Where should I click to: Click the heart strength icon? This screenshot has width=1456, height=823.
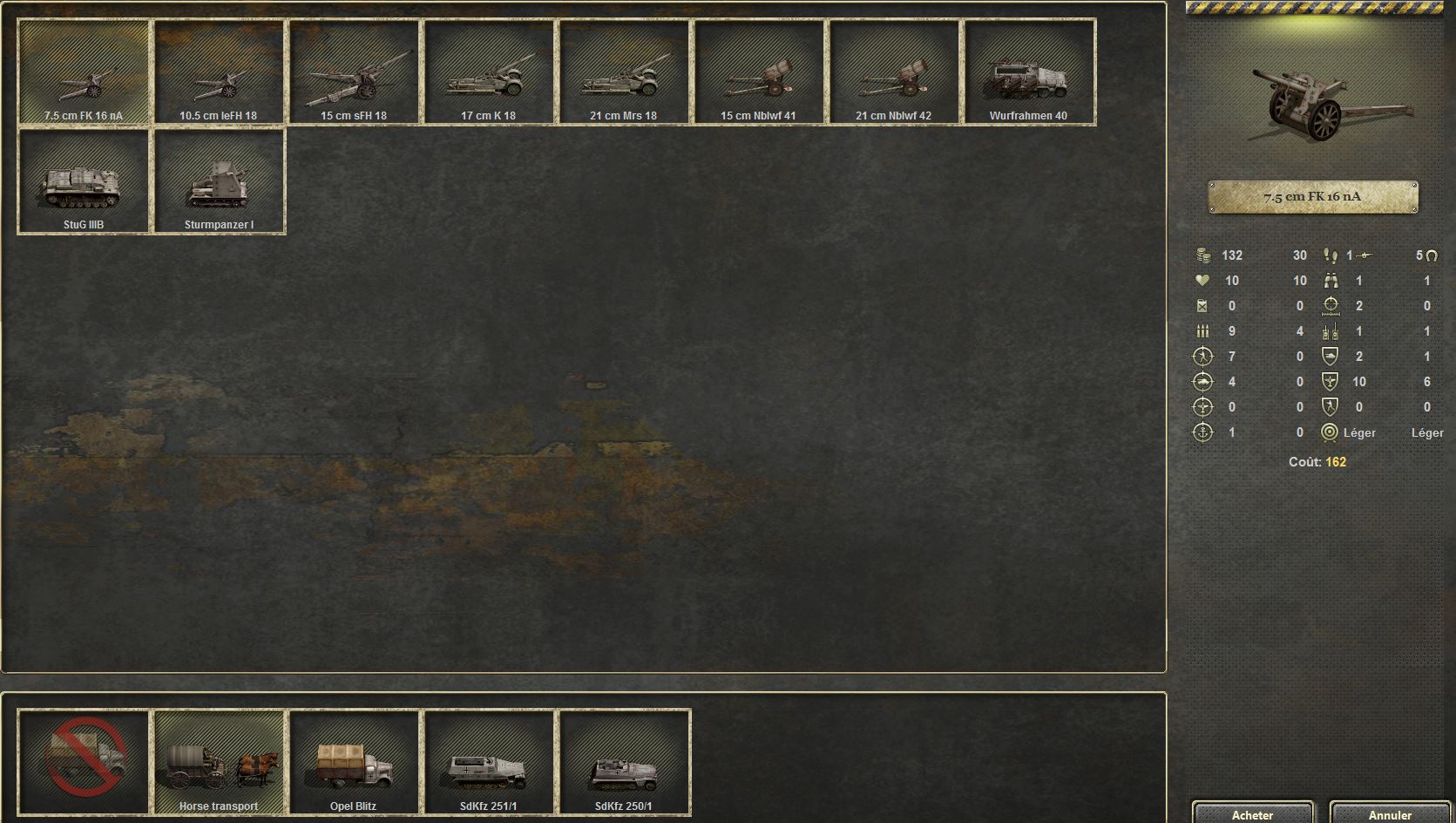coord(1203,281)
